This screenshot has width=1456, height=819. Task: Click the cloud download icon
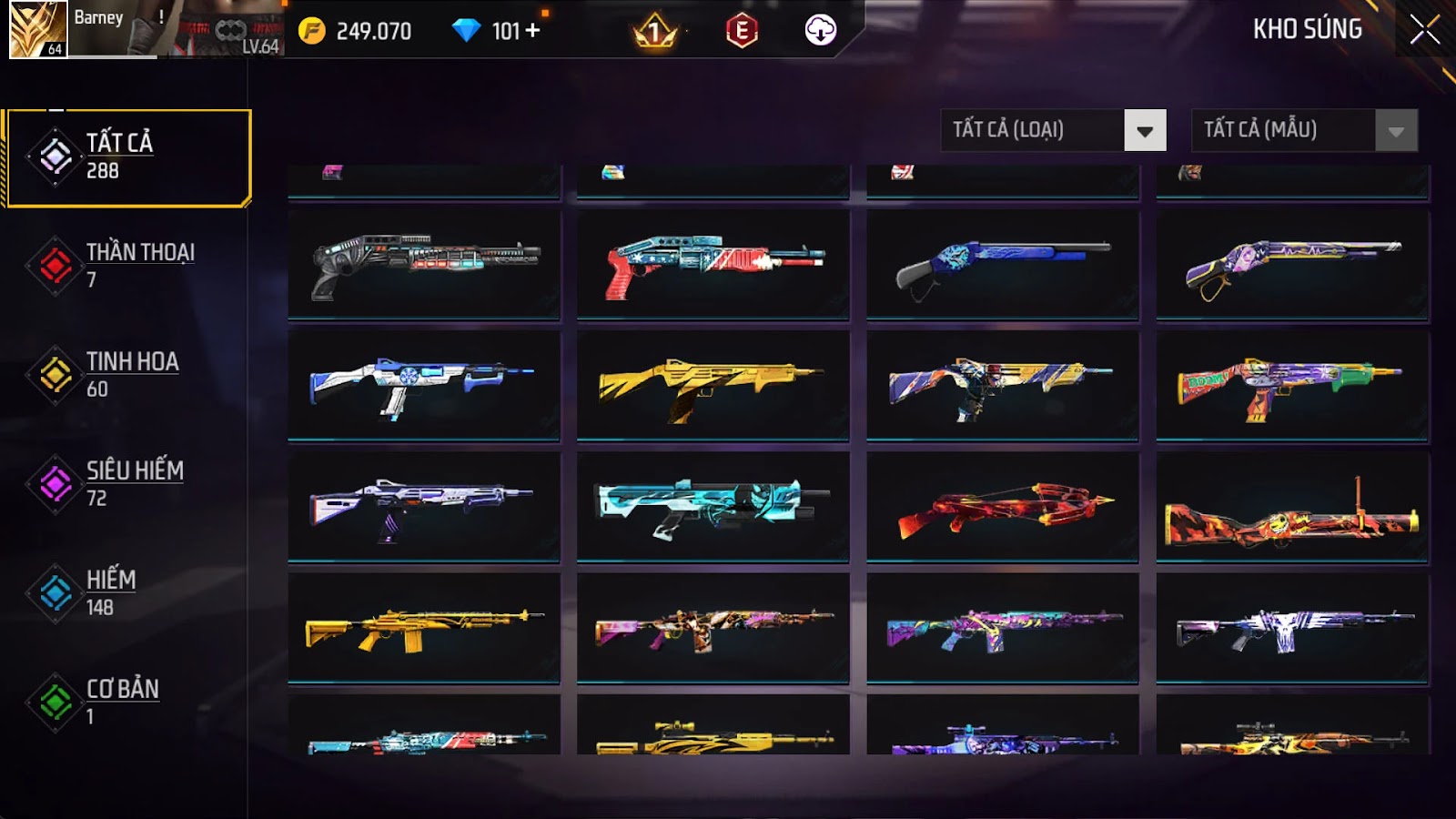pos(820,31)
